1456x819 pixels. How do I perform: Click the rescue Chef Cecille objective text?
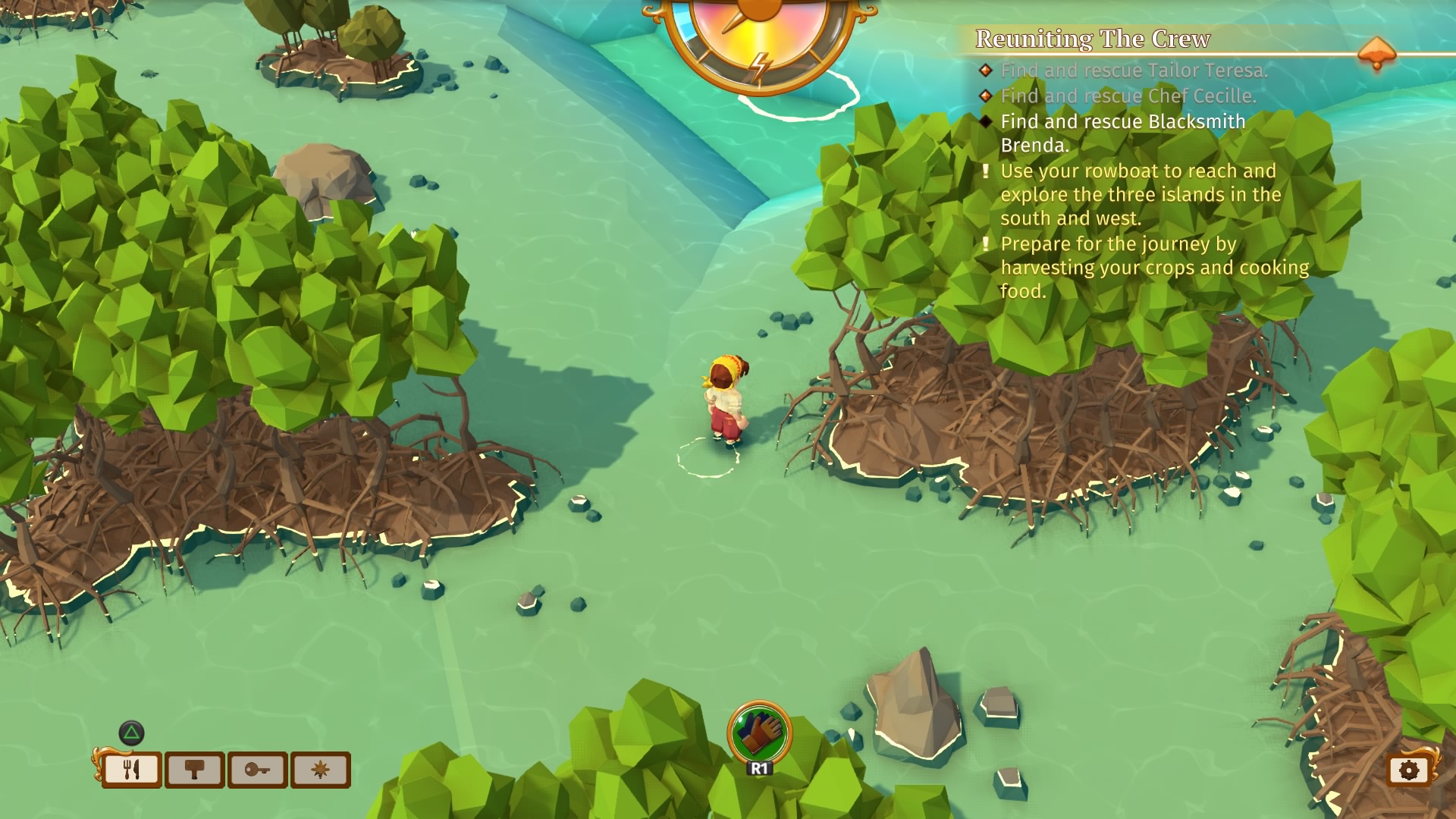pyautogui.click(x=1128, y=96)
